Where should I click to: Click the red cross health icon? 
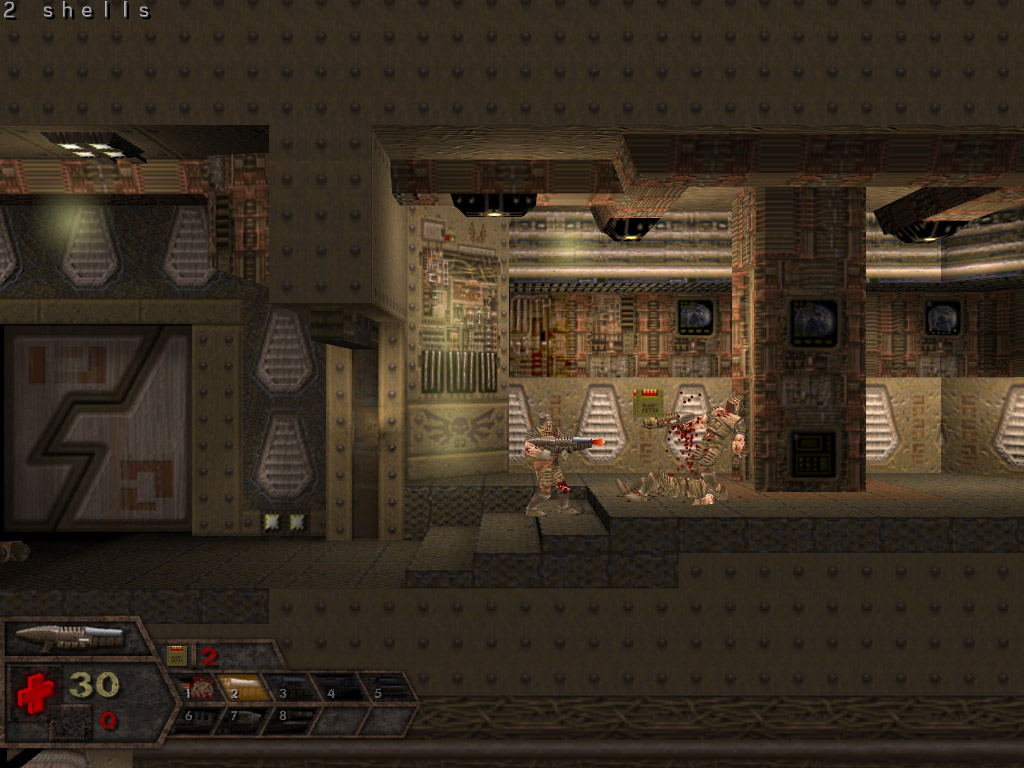35,691
